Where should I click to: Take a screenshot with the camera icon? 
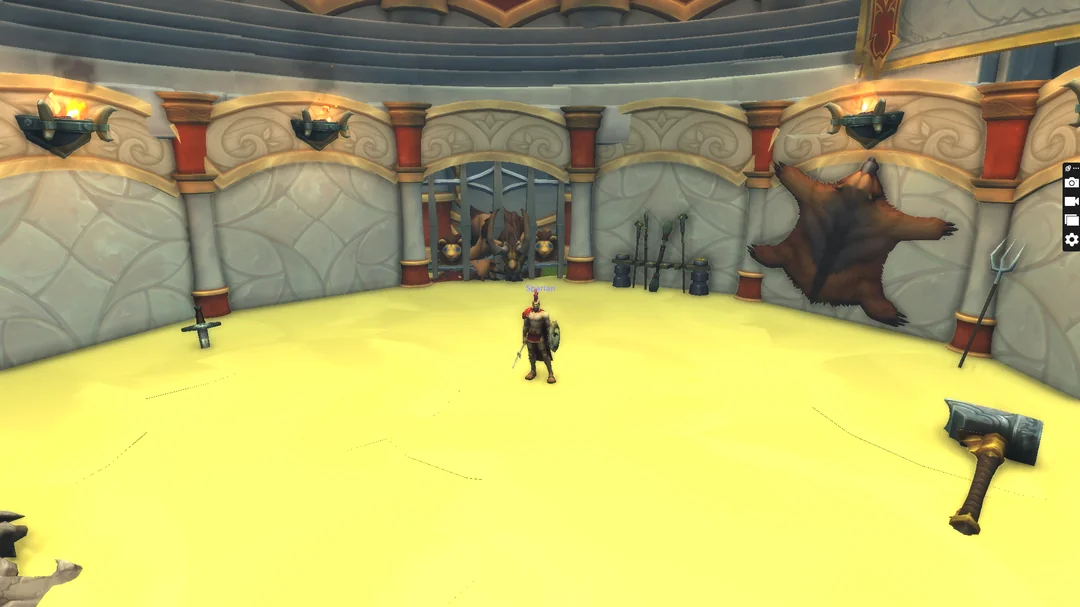(1071, 183)
